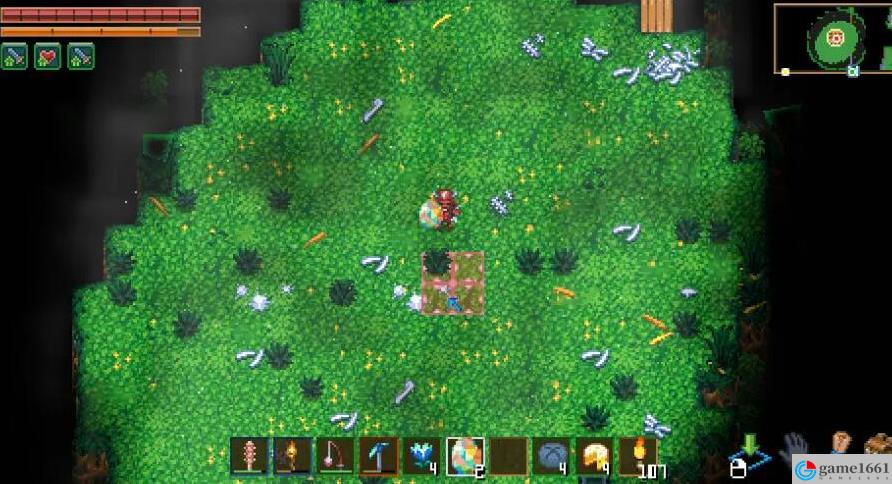The height and width of the screenshot is (484, 892).
Task: Click the red heart buff icon
Action: pyautogui.click(x=48, y=56)
